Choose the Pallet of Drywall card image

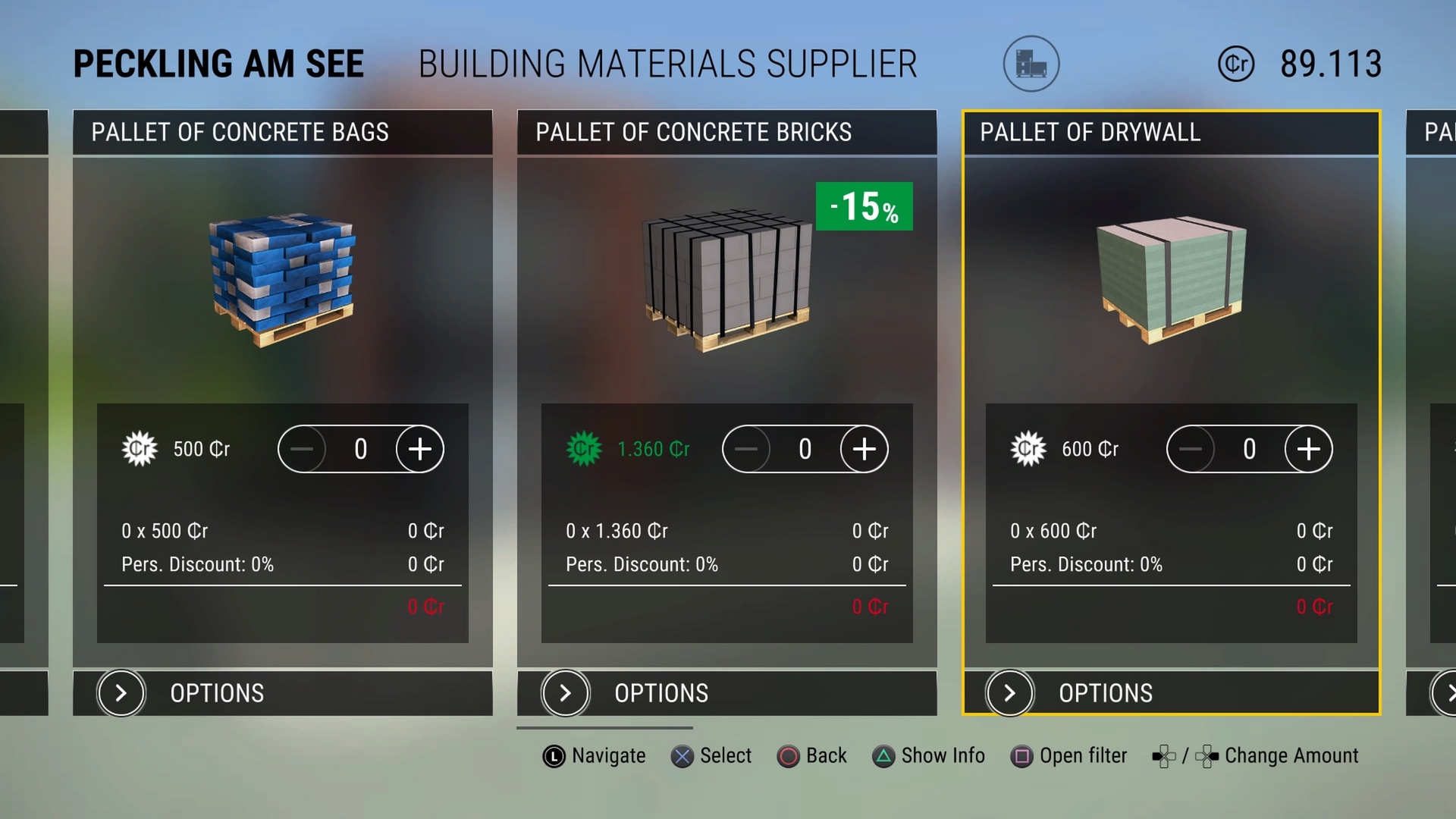click(x=1171, y=279)
